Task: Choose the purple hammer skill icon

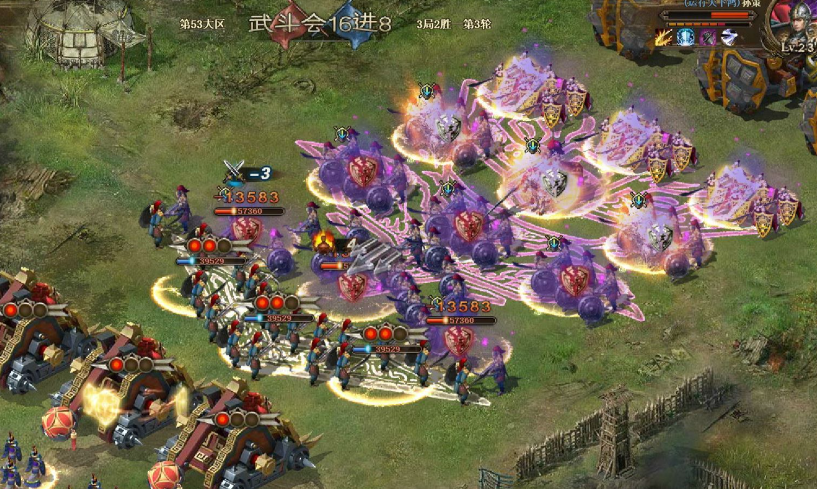Action: click(707, 38)
